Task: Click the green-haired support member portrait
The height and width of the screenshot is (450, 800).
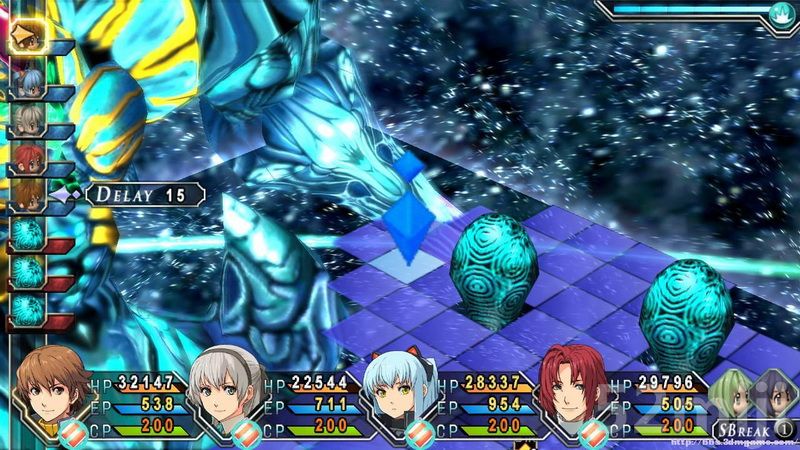Action: 731,390
